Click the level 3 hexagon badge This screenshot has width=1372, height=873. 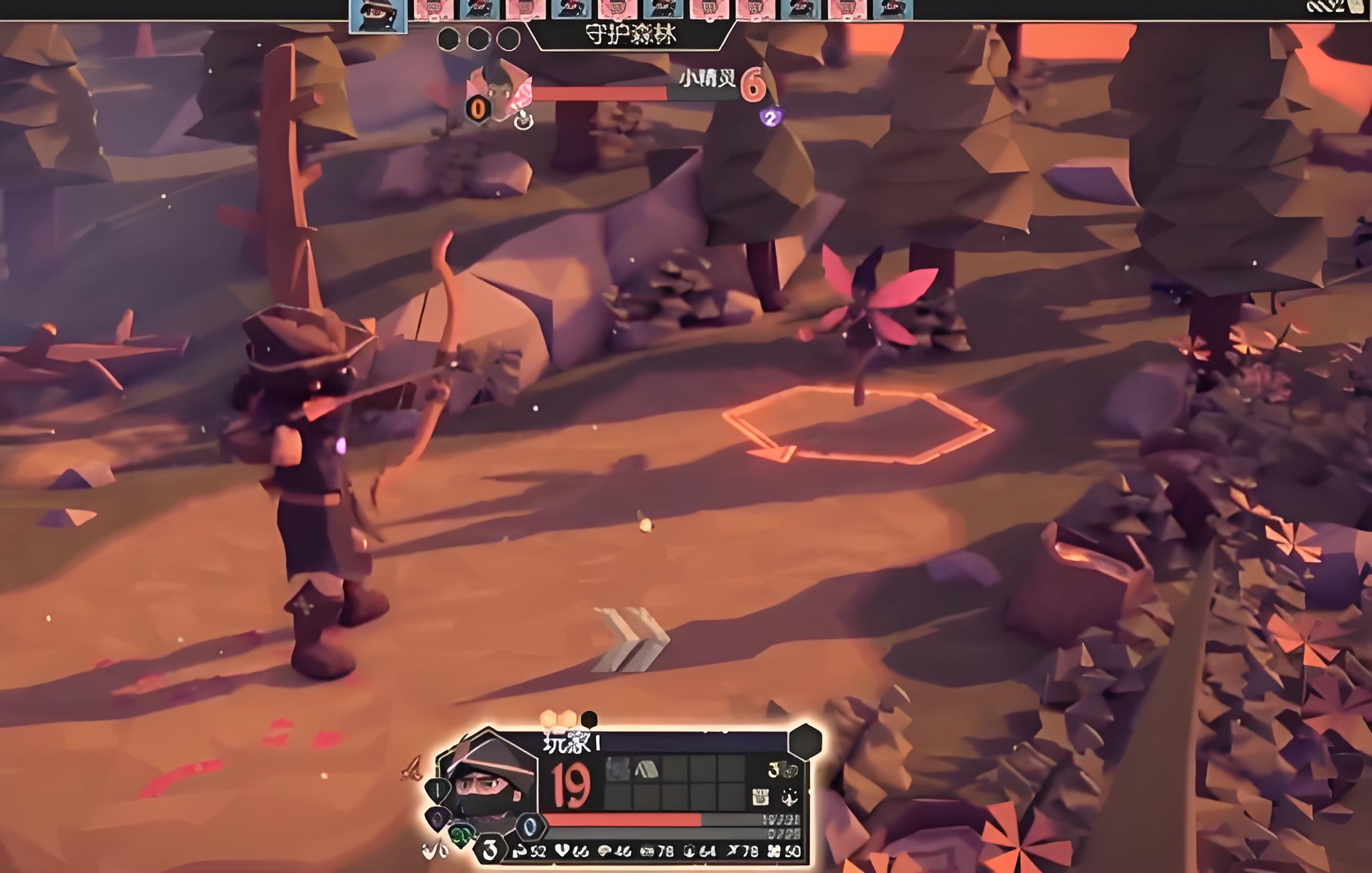[x=490, y=849]
